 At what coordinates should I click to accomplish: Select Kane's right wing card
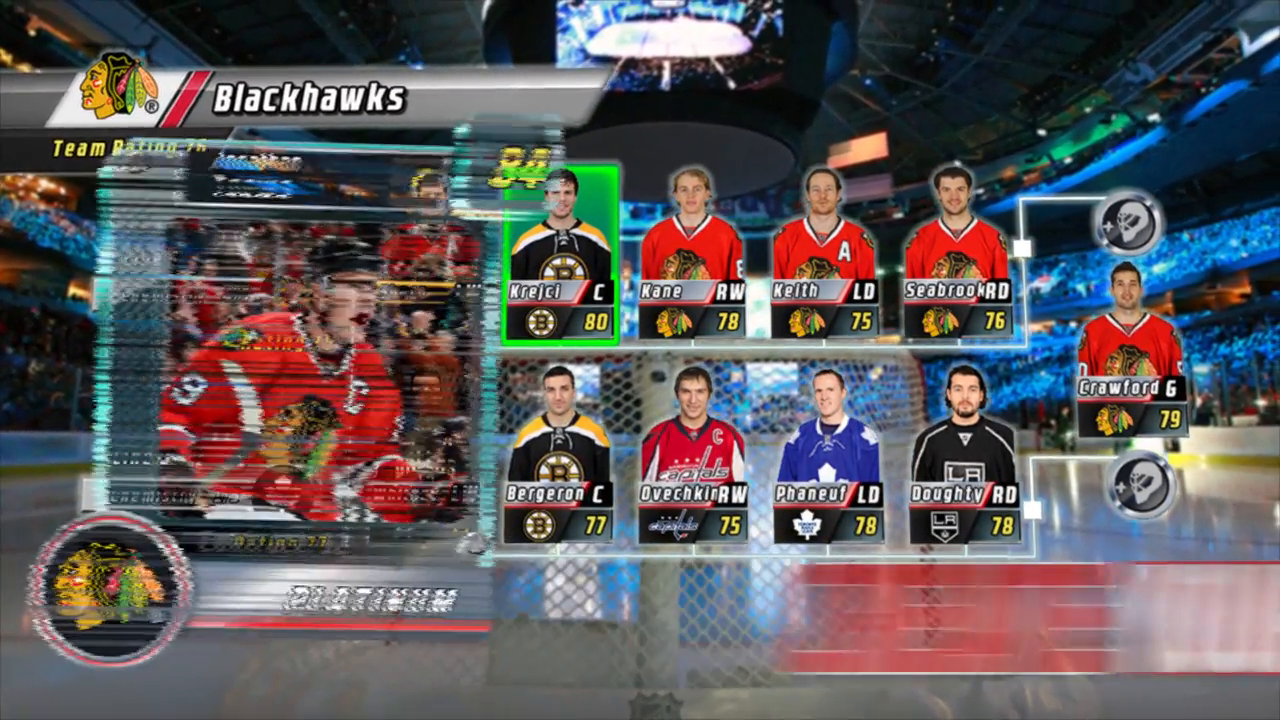pyautogui.click(x=692, y=250)
